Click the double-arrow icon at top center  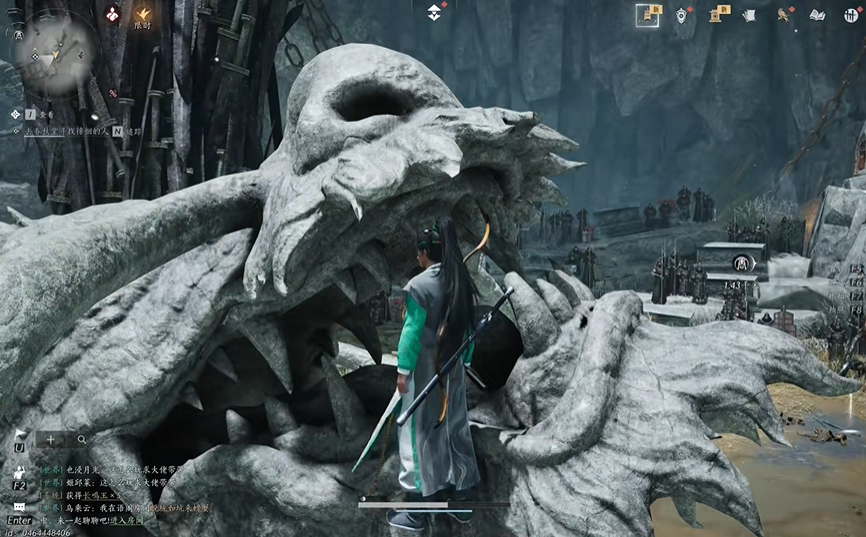pyautogui.click(x=435, y=12)
